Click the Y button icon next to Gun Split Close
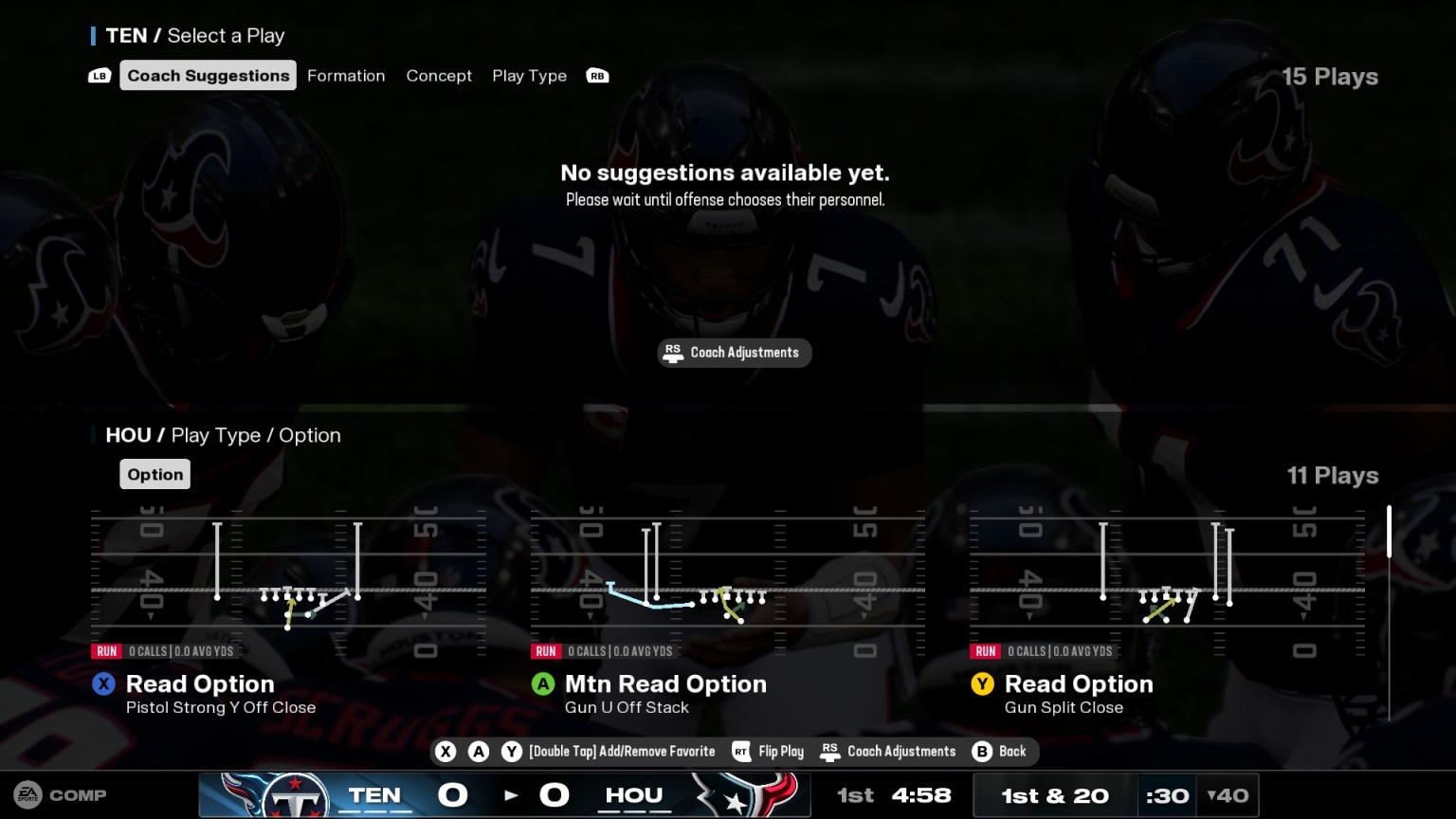Viewport: 1456px width, 819px height. tap(984, 683)
